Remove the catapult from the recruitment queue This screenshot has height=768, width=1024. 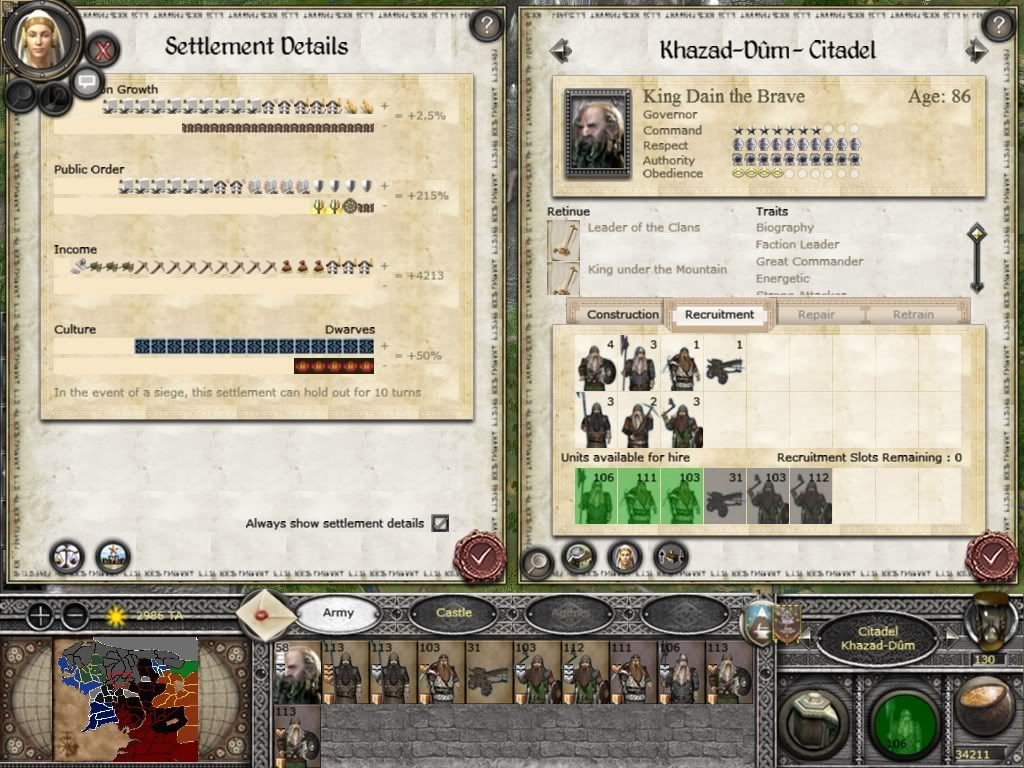point(725,364)
